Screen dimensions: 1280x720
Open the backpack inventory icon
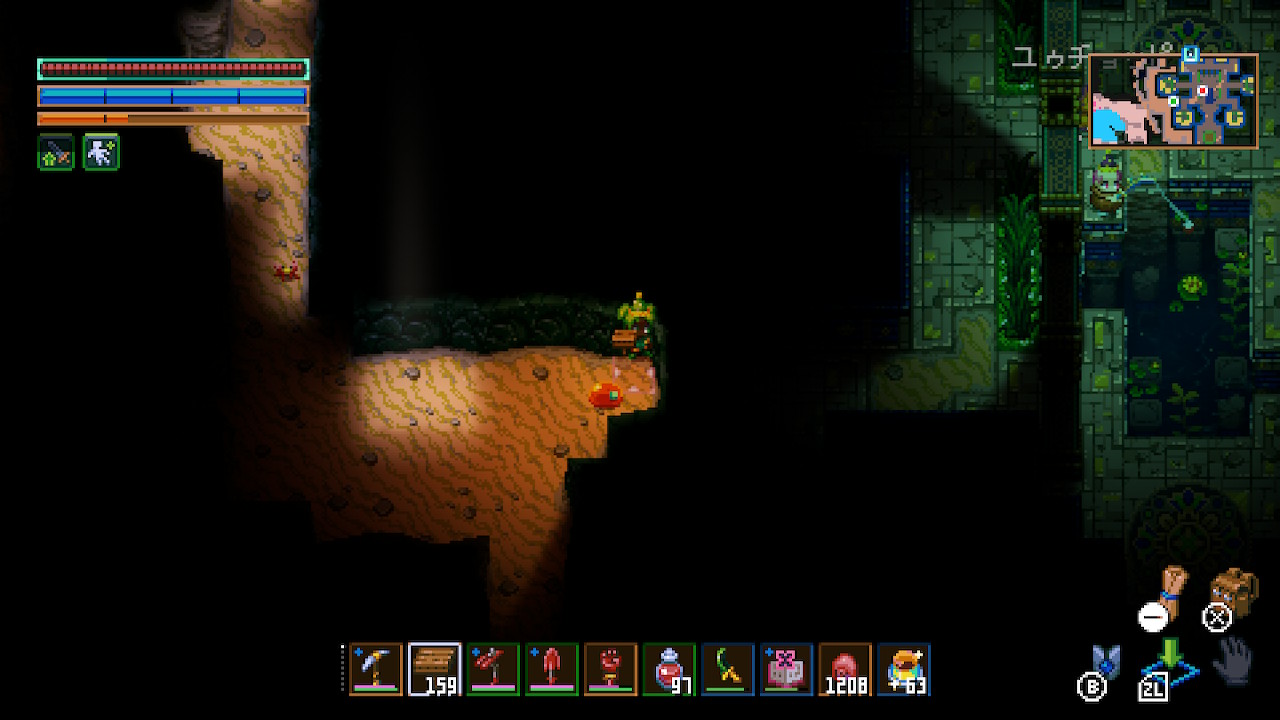(1232, 592)
